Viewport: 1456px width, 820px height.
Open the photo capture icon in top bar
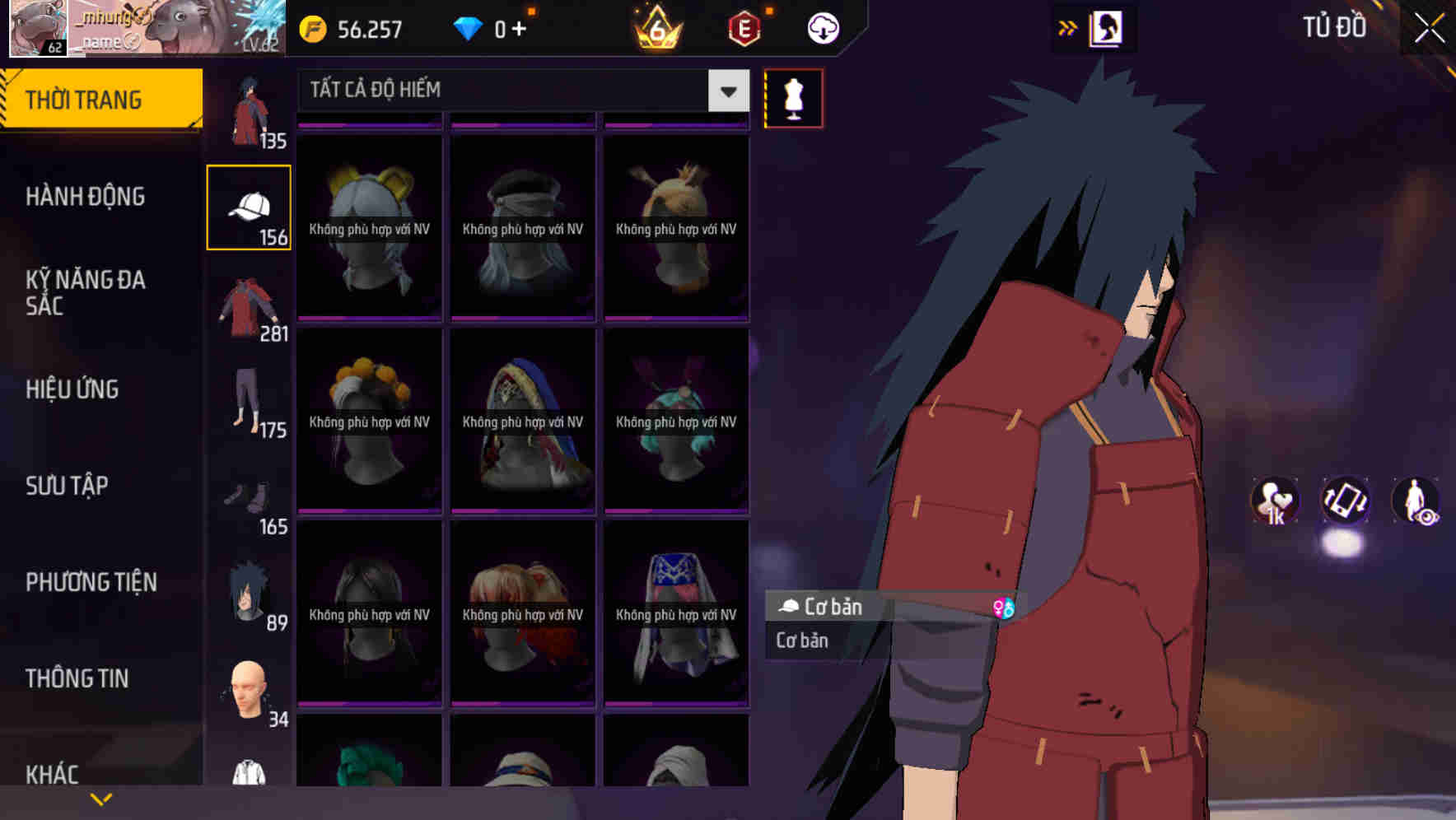coord(1104,26)
